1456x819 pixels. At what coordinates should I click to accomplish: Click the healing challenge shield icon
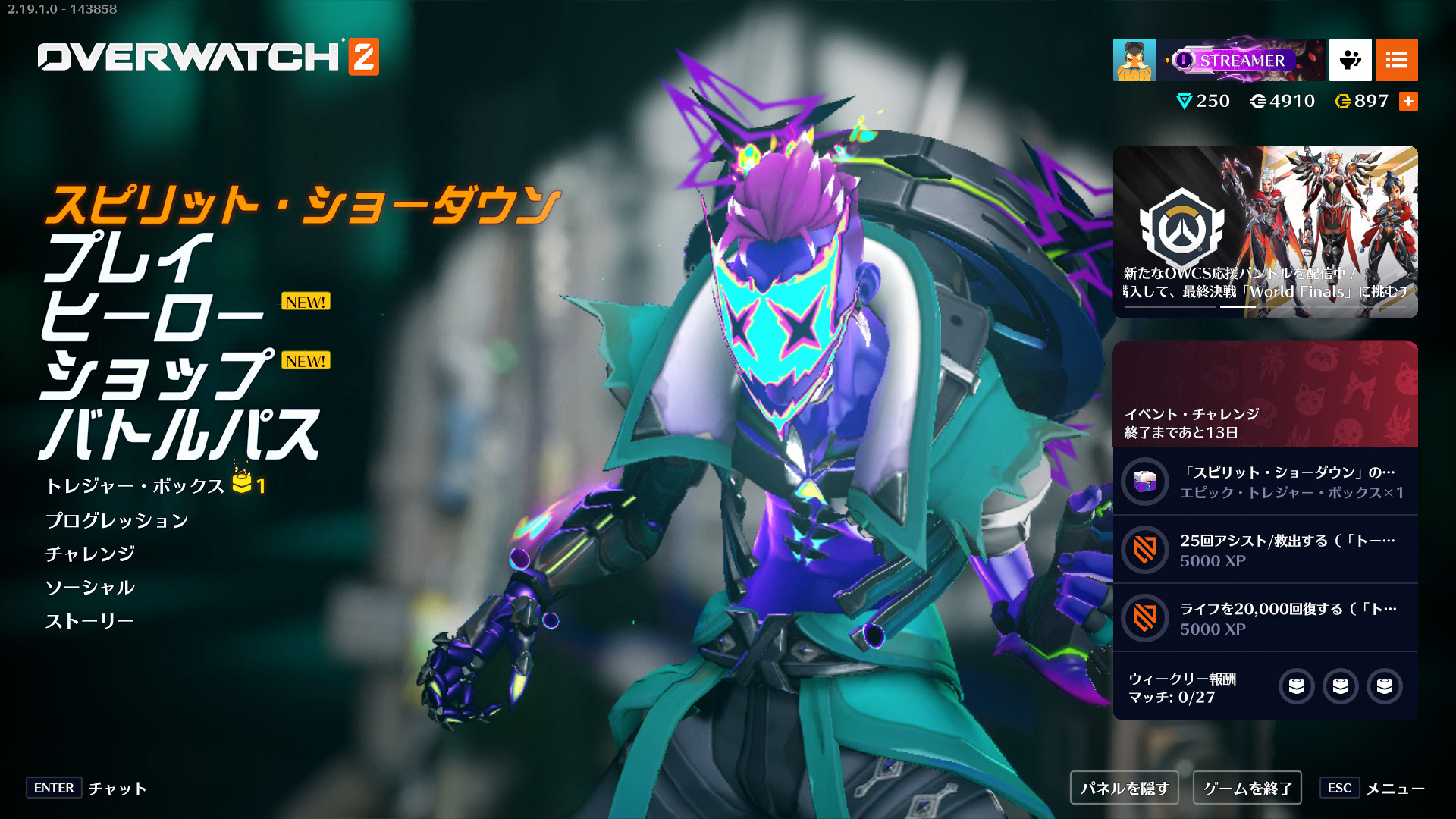tap(1147, 617)
